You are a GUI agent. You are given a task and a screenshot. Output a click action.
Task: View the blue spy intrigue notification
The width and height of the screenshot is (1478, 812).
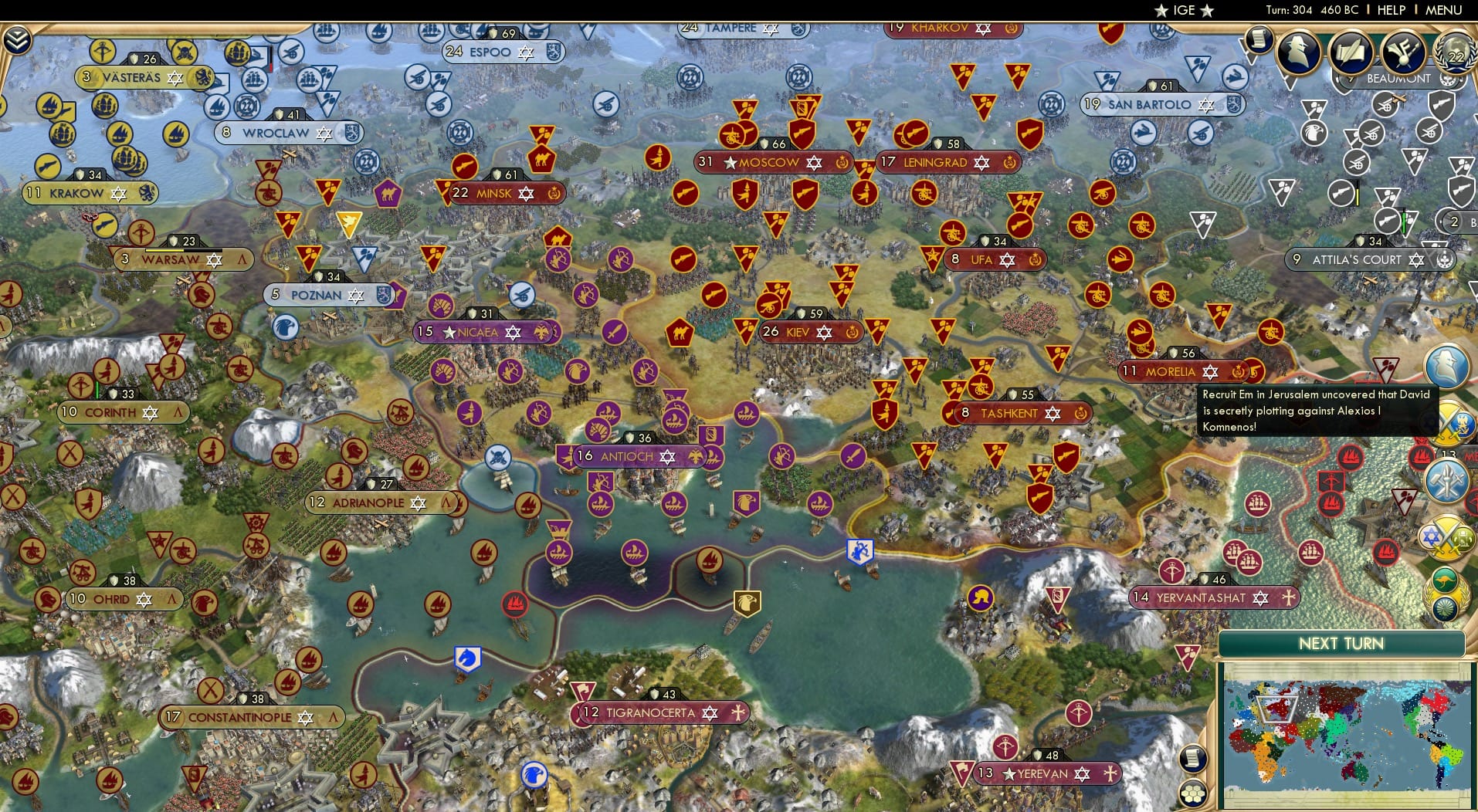point(1447,367)
